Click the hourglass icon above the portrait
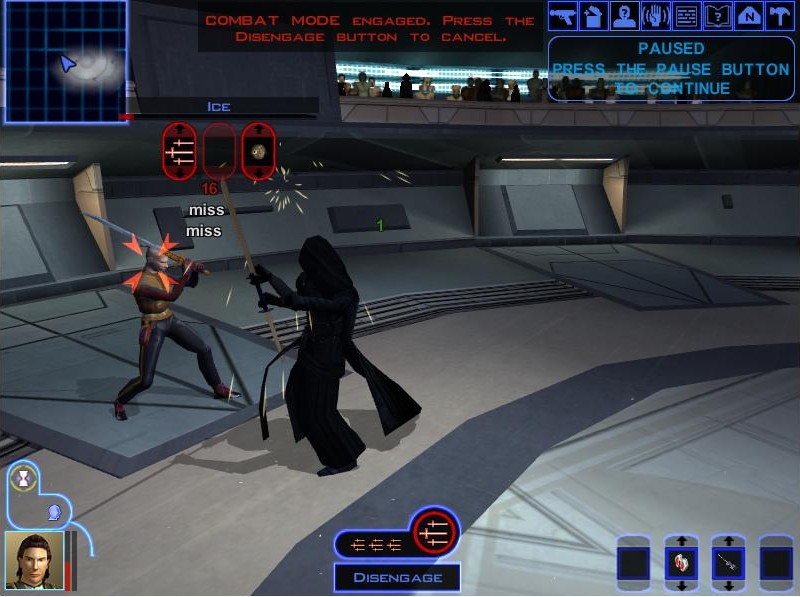800x597 pixels. [x=21, y=478]
